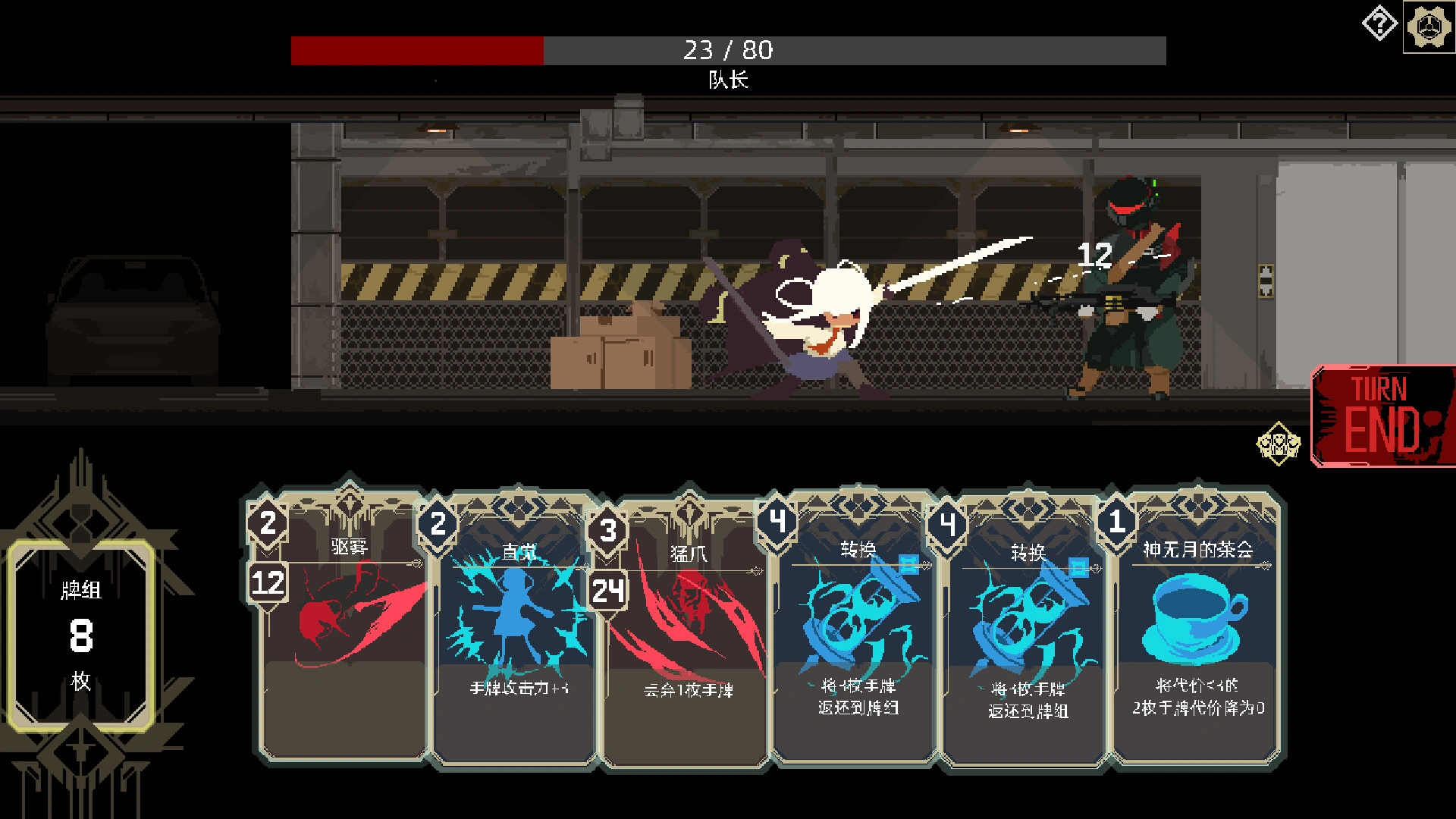The height and width of the screenshot is (819, 1456).
Task: Open the question mark help icon
Action: coord(1379,24)
